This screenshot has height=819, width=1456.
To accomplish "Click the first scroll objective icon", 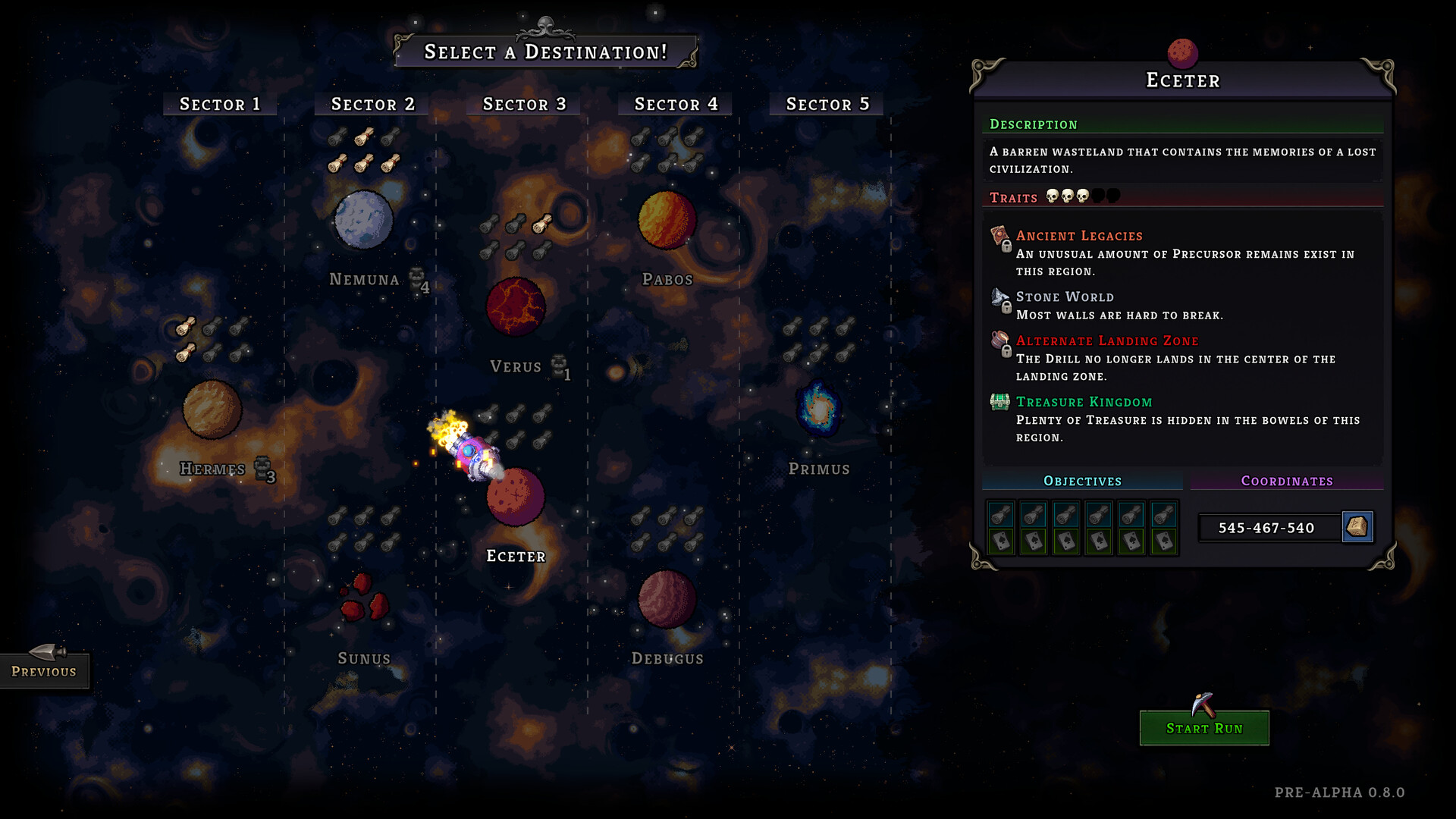I will tap(999, 513).
